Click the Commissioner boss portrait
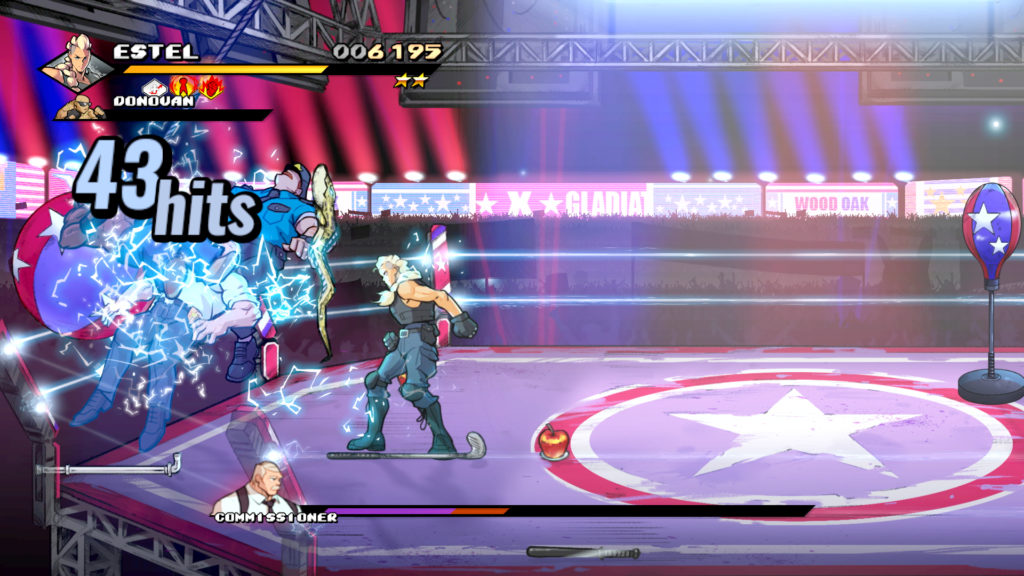The image size is (1024, 576). pyautogui.click(x=268, y=487)
